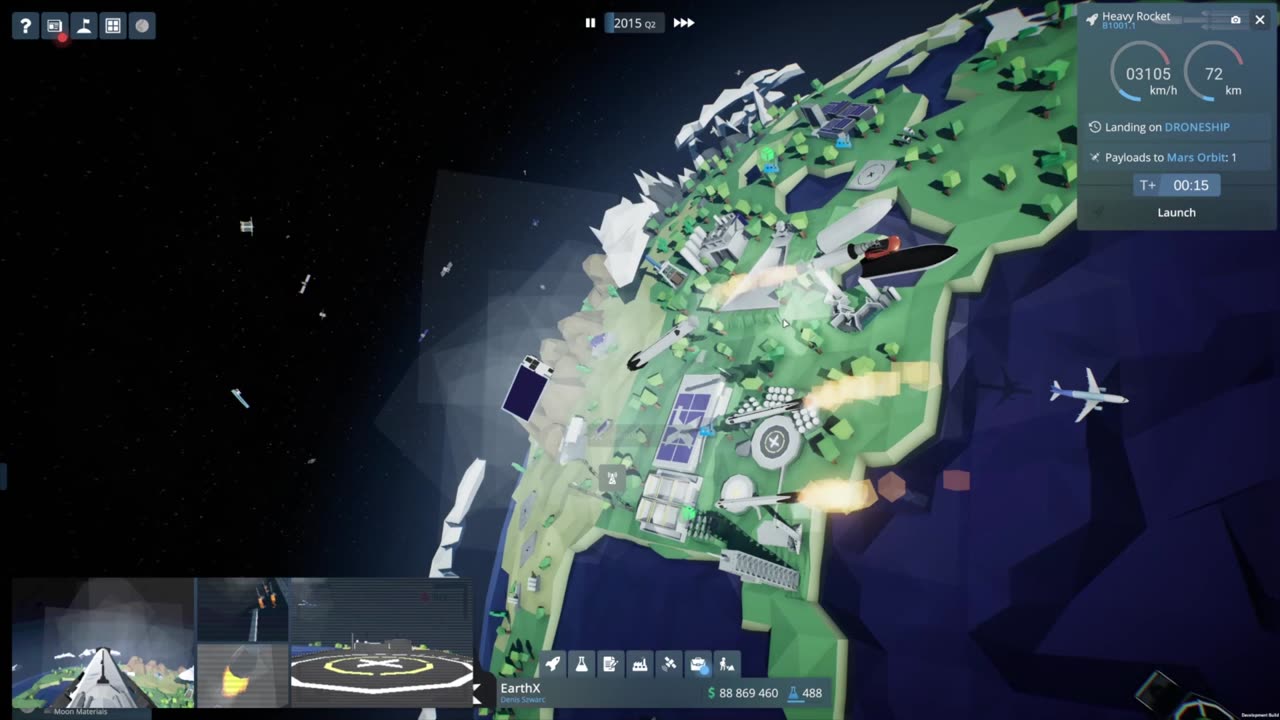Viewport: 1280px width, 720px height.
Task: Open the satellite menu
Action: point(669,663)
